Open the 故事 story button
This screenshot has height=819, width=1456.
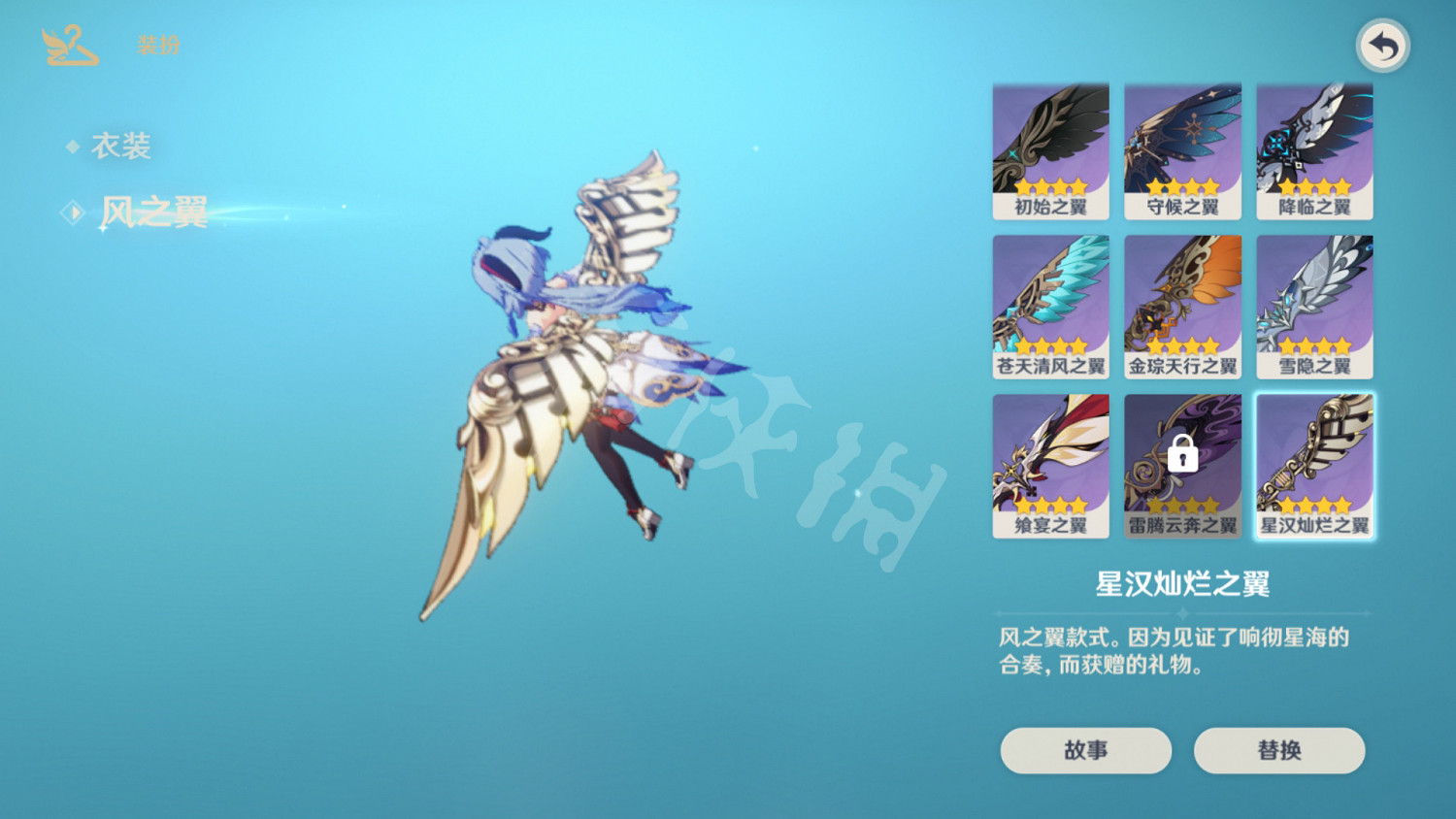coord(1085,750)
